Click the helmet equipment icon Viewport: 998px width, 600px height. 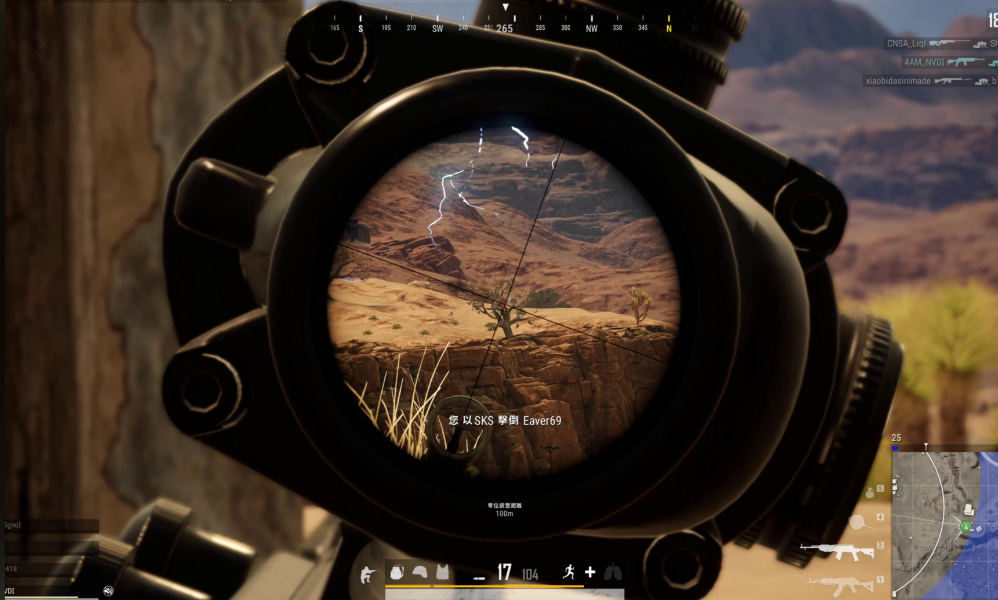coord(420,572)
